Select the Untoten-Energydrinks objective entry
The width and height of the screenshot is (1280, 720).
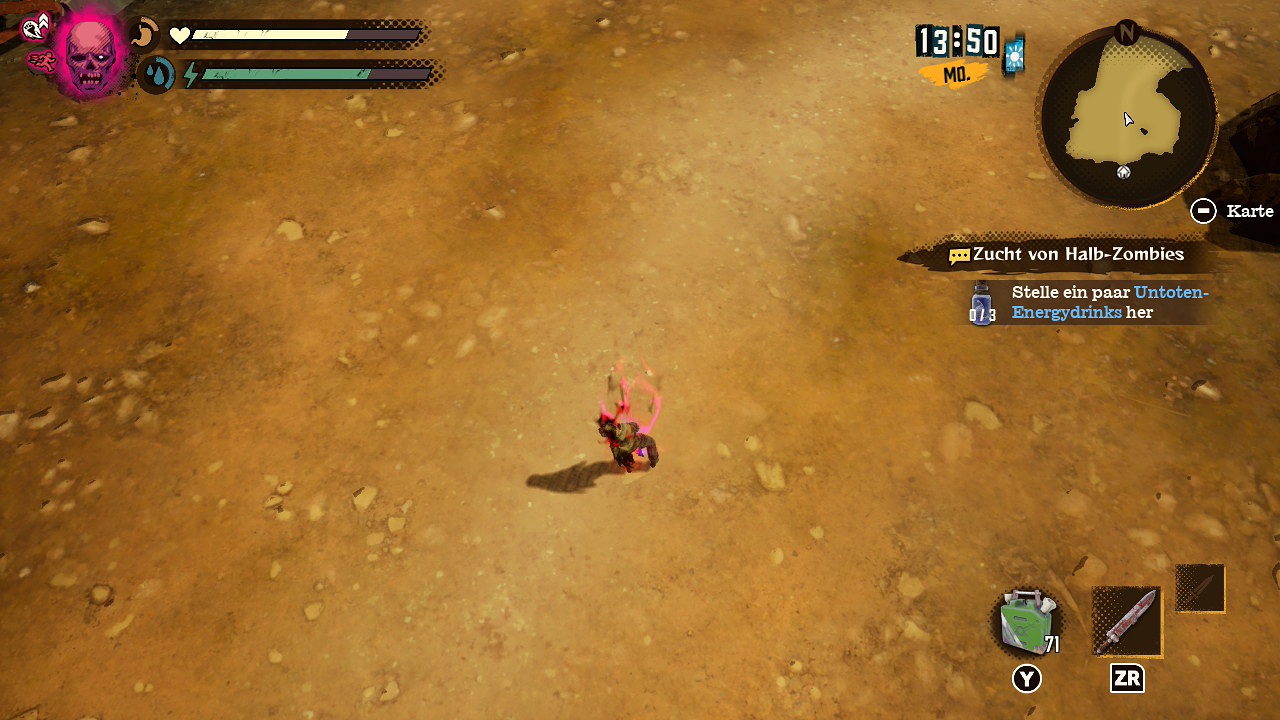(x=1090, y=302)
